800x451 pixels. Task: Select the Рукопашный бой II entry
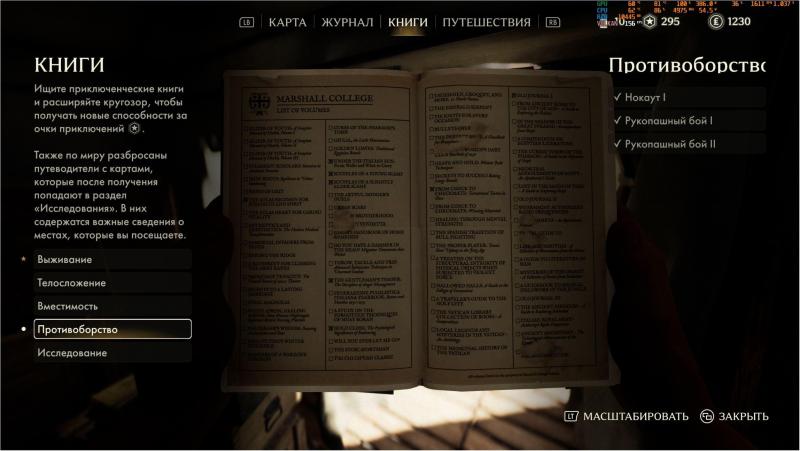pos(672,144)
